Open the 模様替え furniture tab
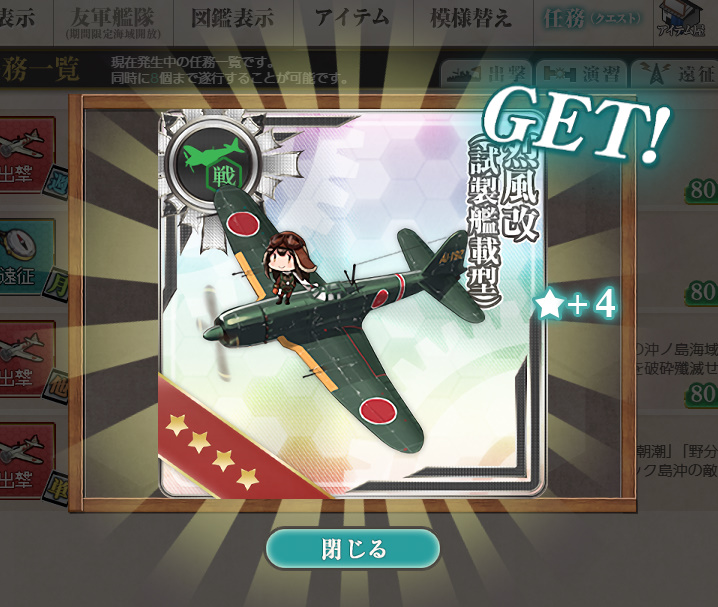Screen dimensions: 718x607 tap(470, 20)
